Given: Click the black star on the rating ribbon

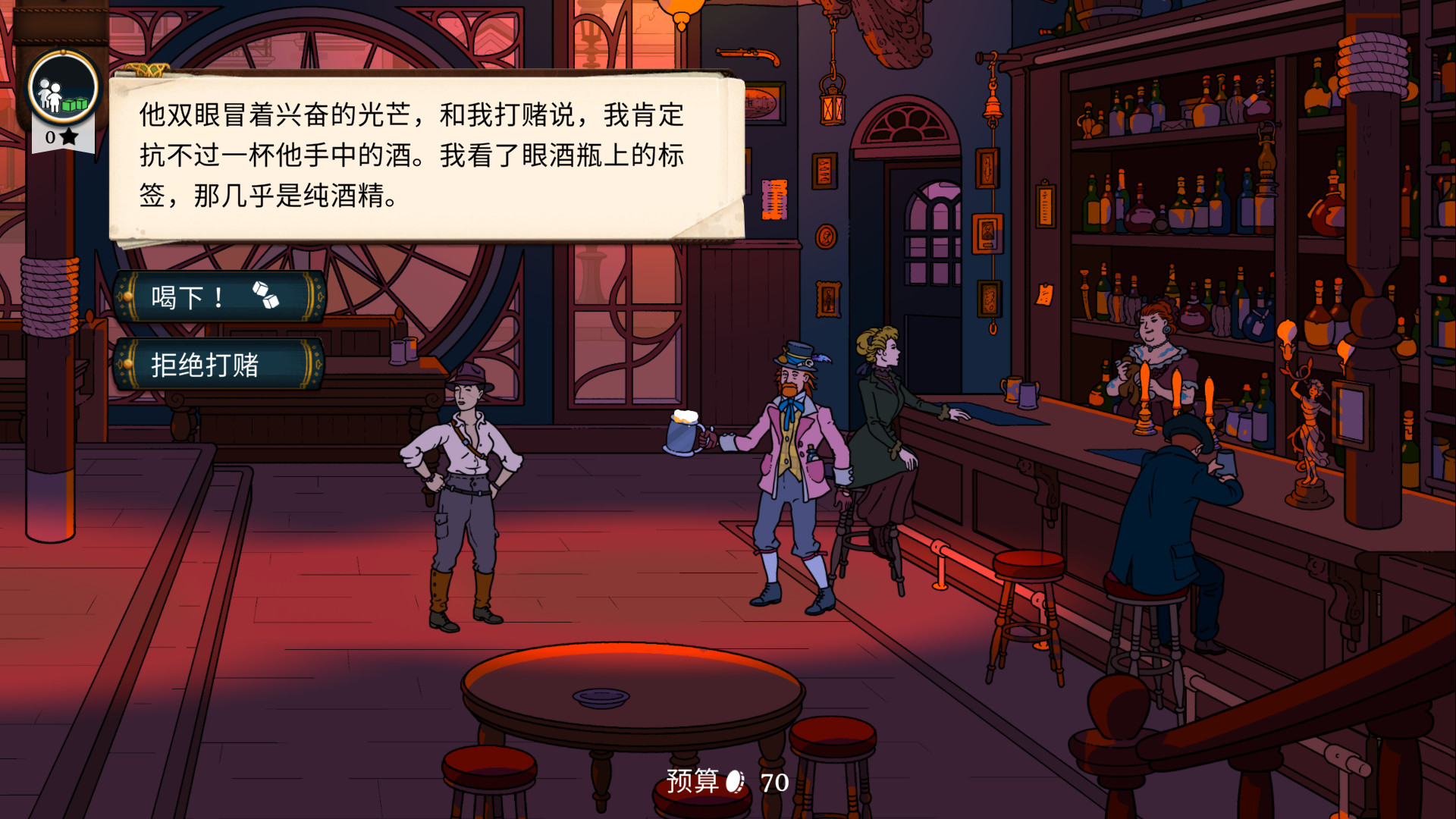Looking at the screenshot, I should click(x=71, y=138).
